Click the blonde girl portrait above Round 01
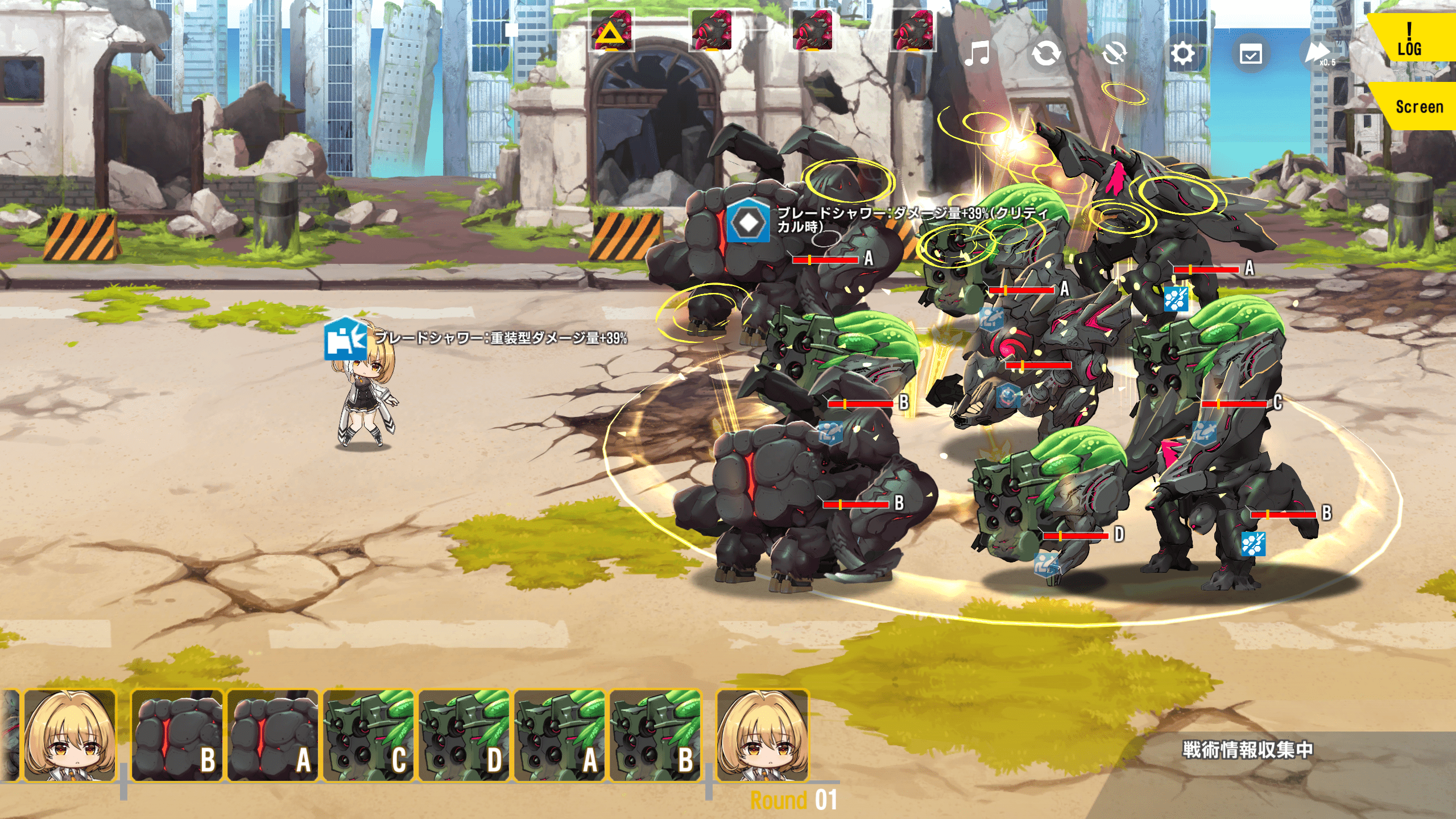This screenshot has height=819, width=1456. [762, 735]
